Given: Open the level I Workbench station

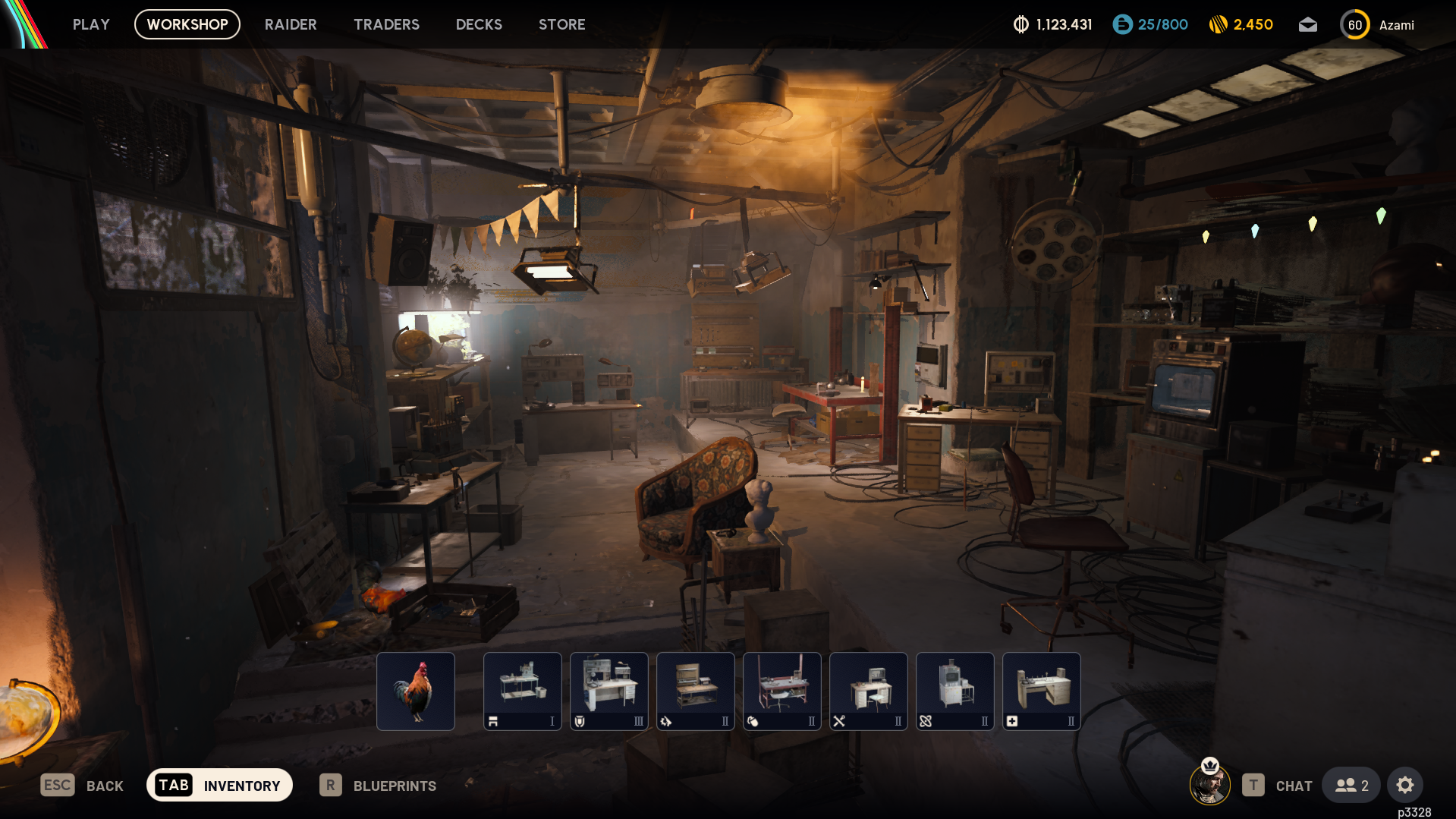Looking at the screenshot, I should 523,691.
